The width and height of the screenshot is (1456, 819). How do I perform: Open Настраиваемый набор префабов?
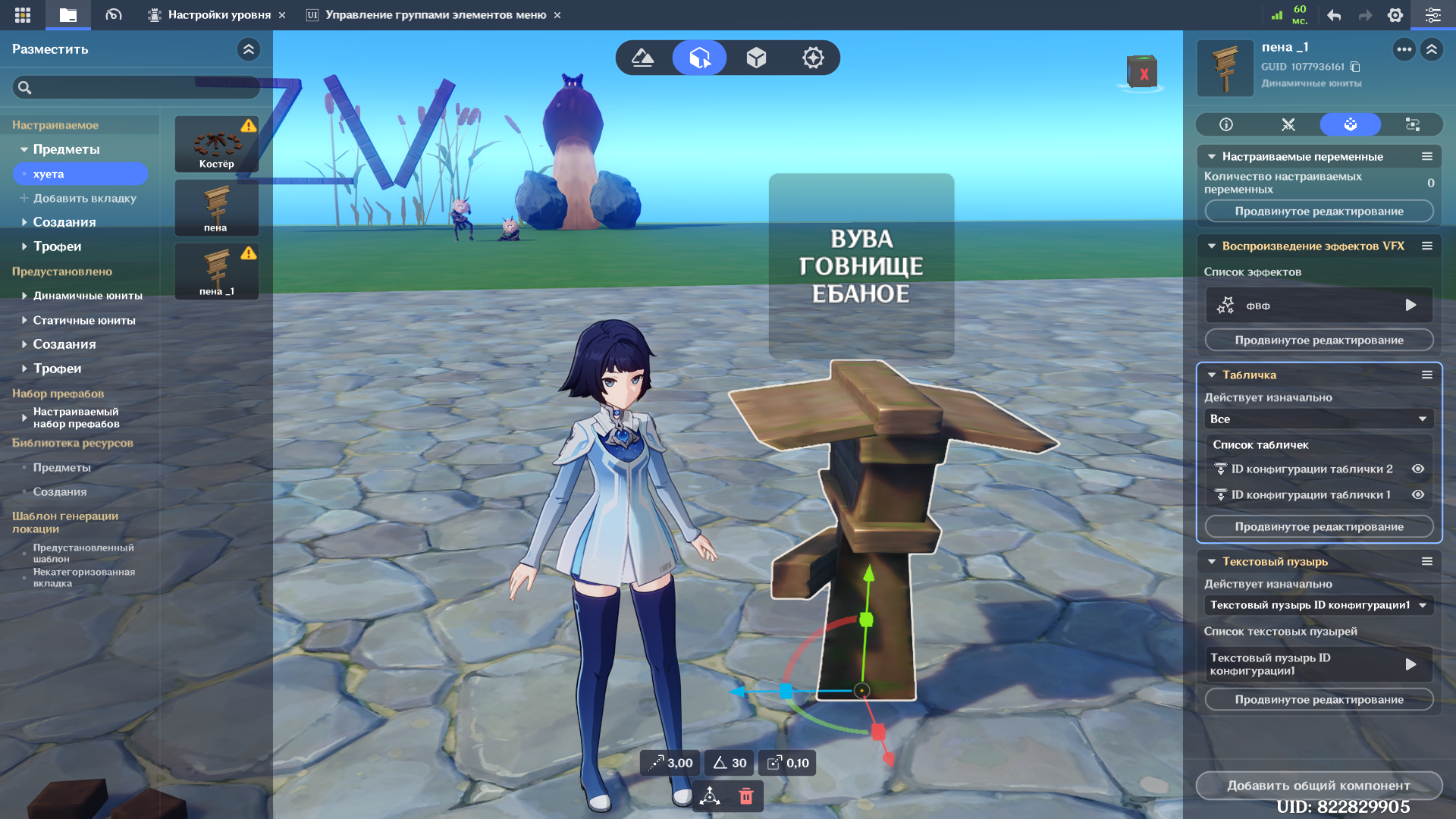tap(76, 418)
